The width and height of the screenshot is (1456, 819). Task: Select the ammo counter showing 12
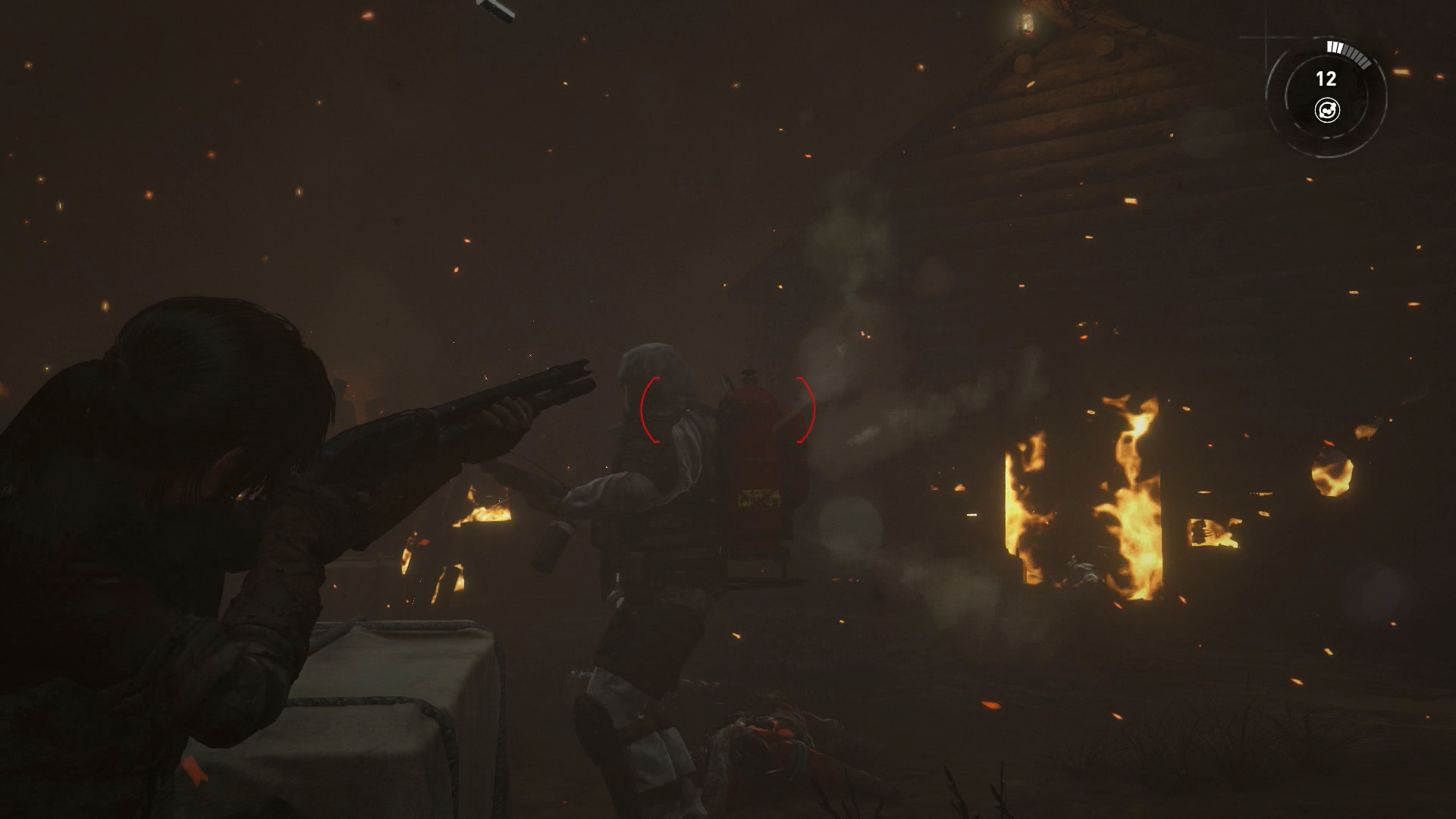pyautogui.click(x=1327, y=78)
